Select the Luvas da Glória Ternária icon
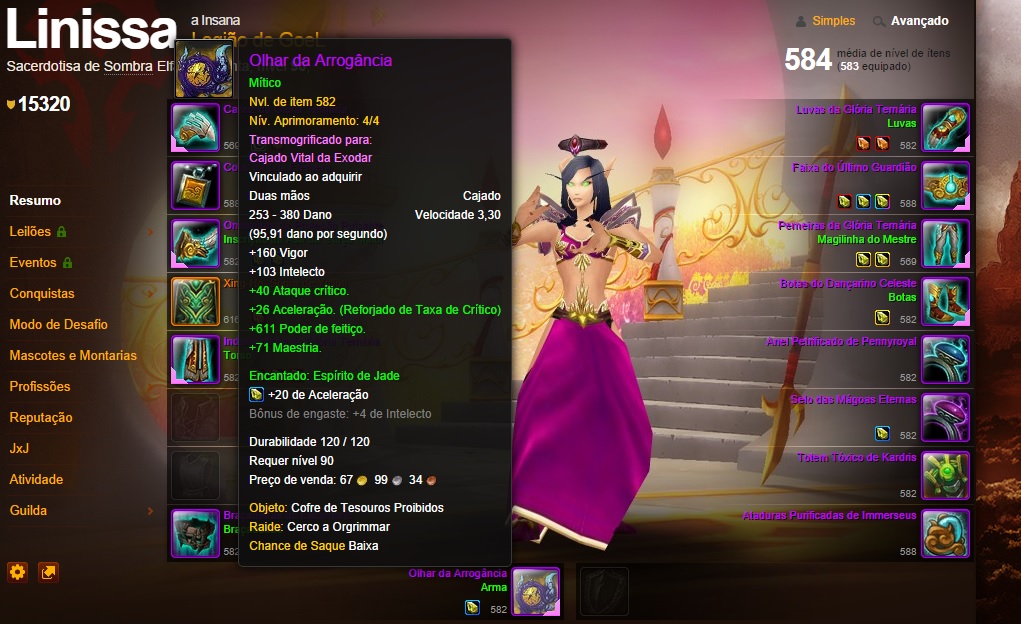 (945, 127)
